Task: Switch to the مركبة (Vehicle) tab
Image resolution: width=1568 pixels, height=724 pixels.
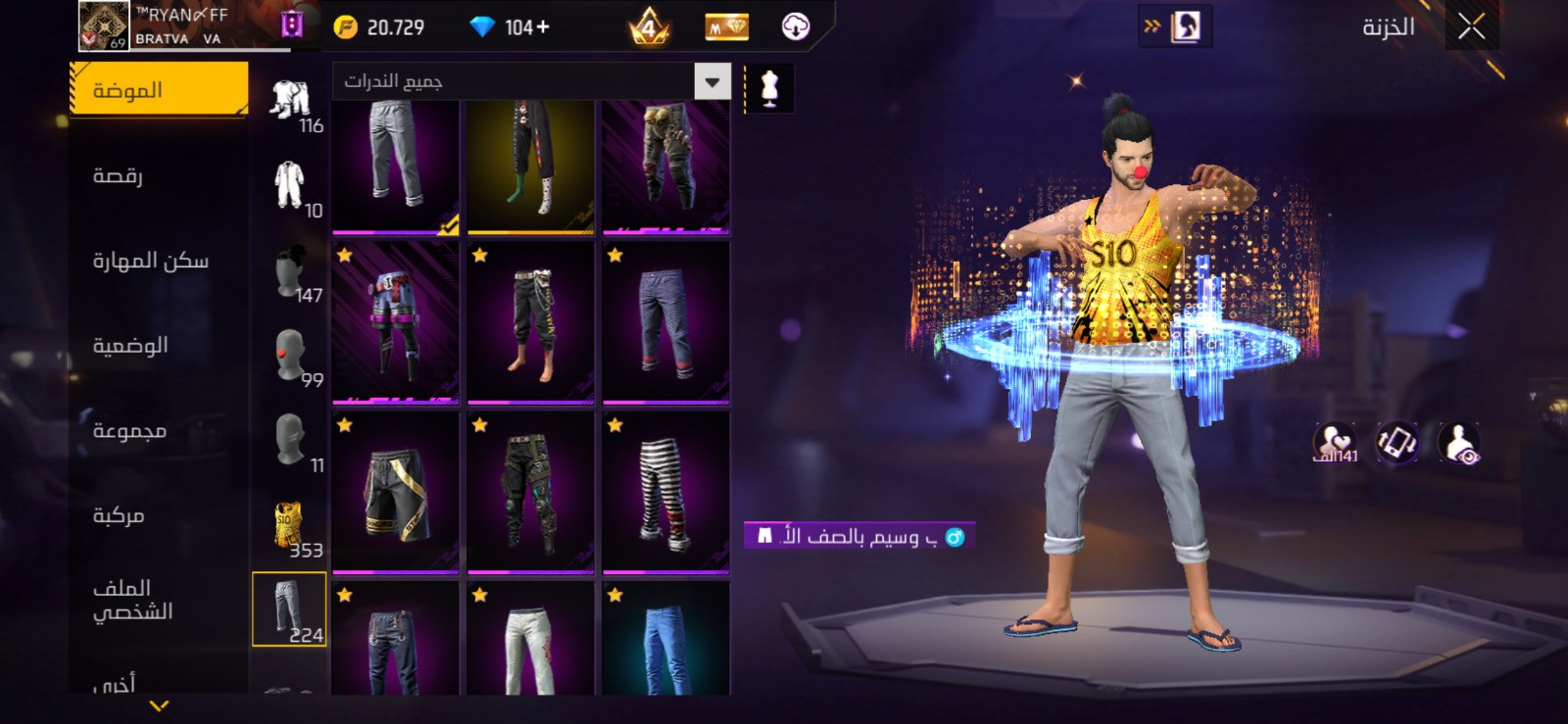Action: pos(119,515)
